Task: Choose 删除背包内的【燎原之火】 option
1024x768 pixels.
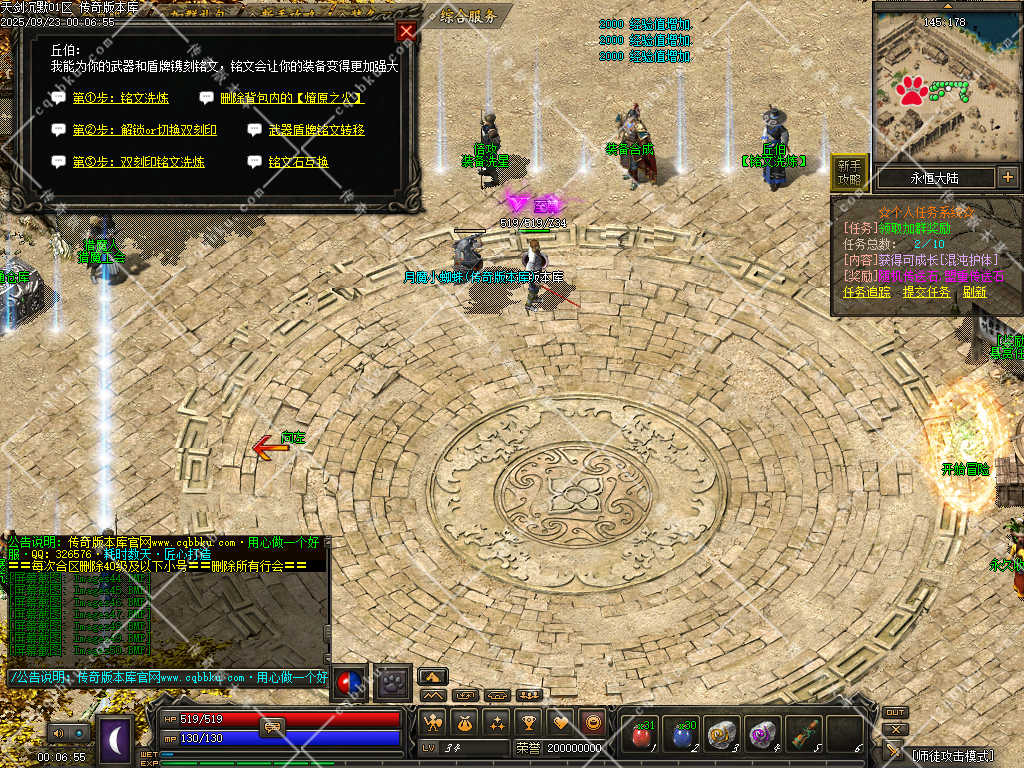Action: (x=291, y=99)
